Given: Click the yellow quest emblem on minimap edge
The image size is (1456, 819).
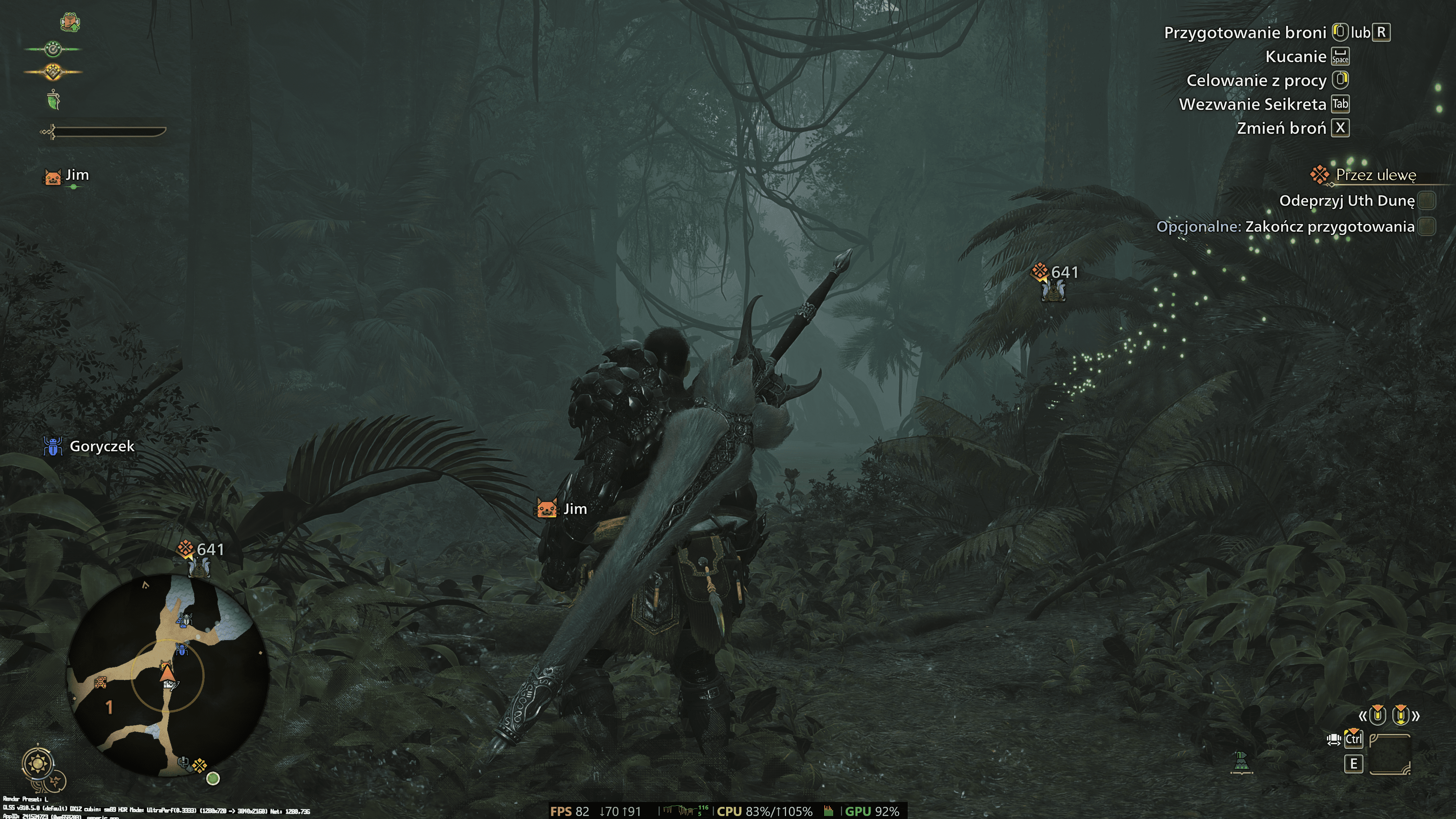Looking at the screenshot, I should (199, 766).
